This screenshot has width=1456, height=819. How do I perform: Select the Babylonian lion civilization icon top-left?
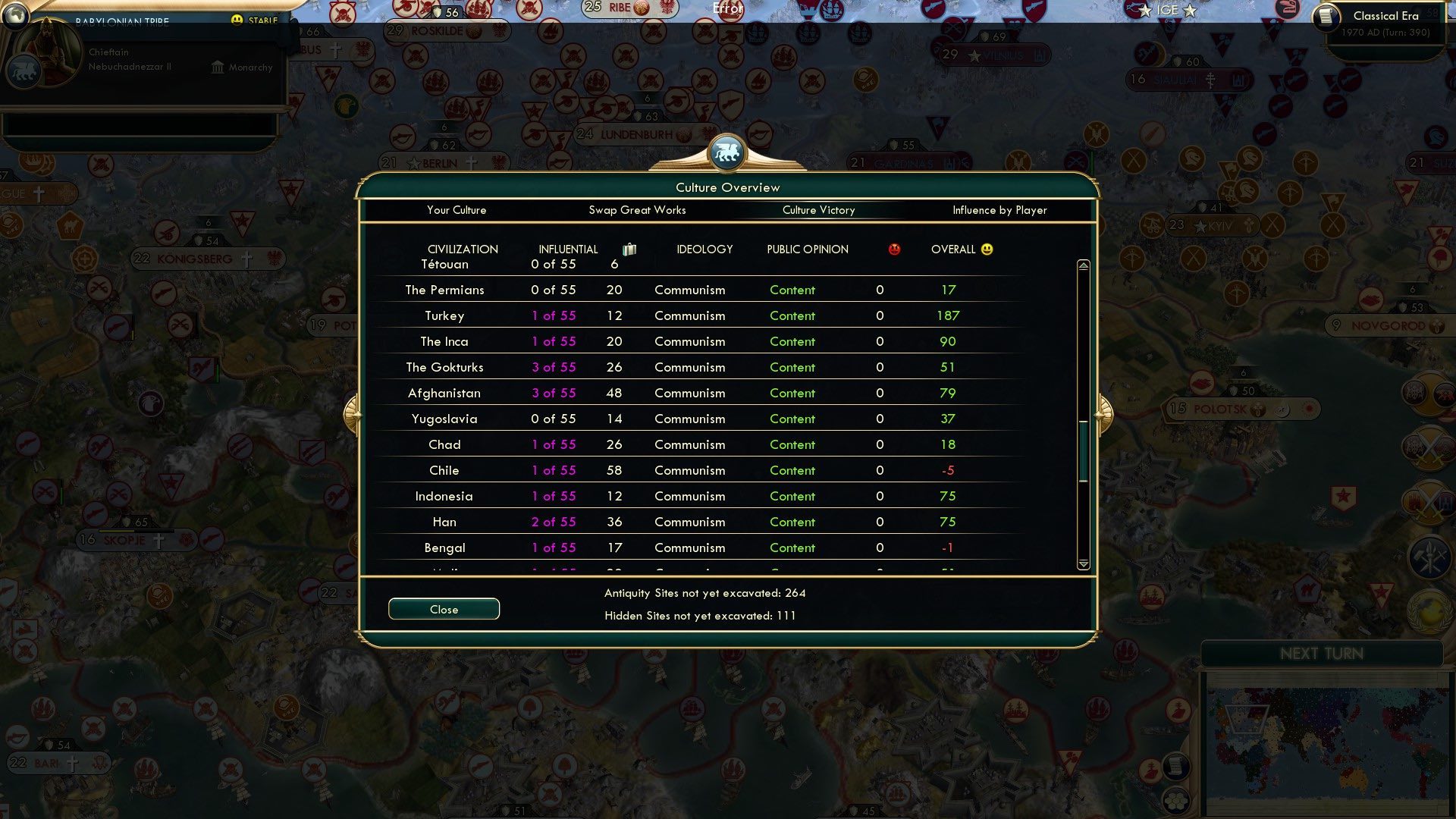[x=24, y=70]
